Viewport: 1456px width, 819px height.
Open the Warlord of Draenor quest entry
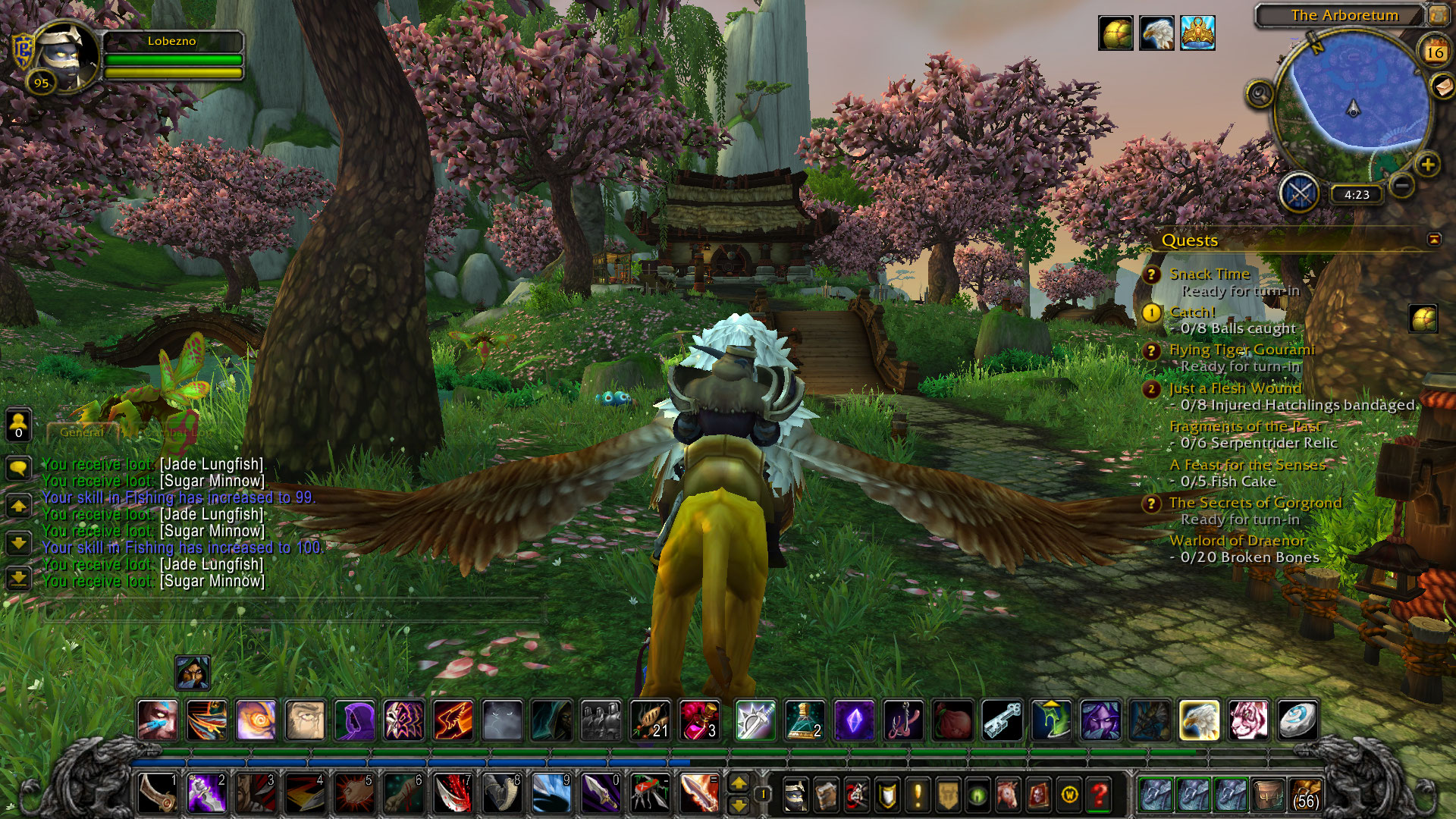pyautogui.click(x=1237, y=540)
